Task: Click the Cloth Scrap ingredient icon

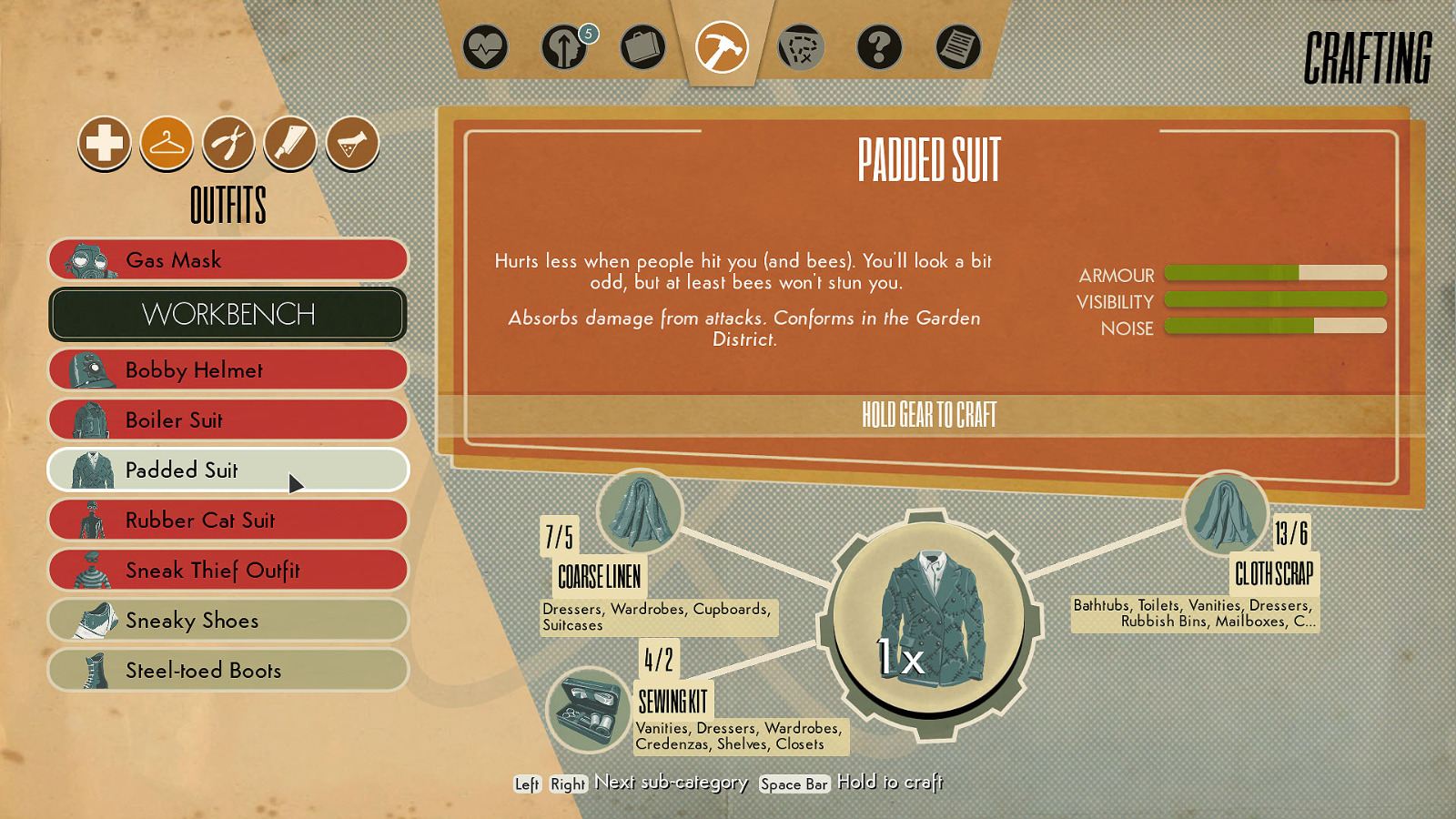Action: [1226, 514]
